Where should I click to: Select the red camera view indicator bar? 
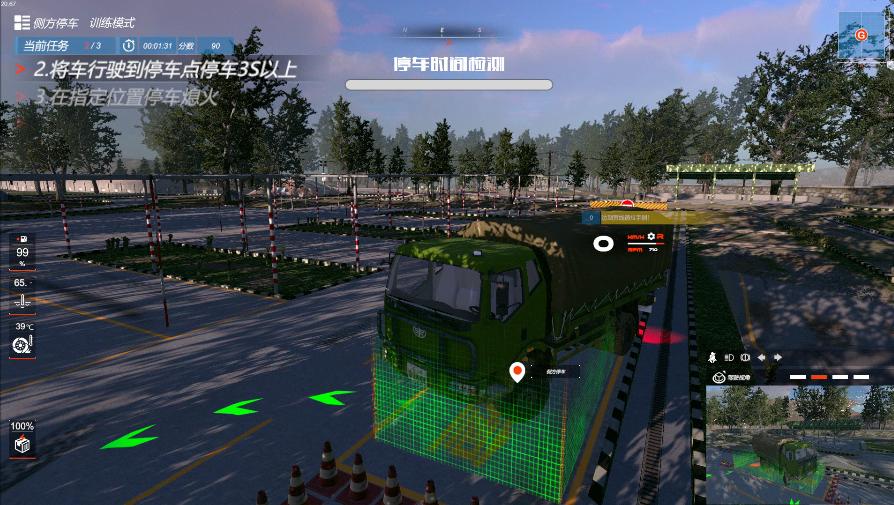[x=818, y=377]
